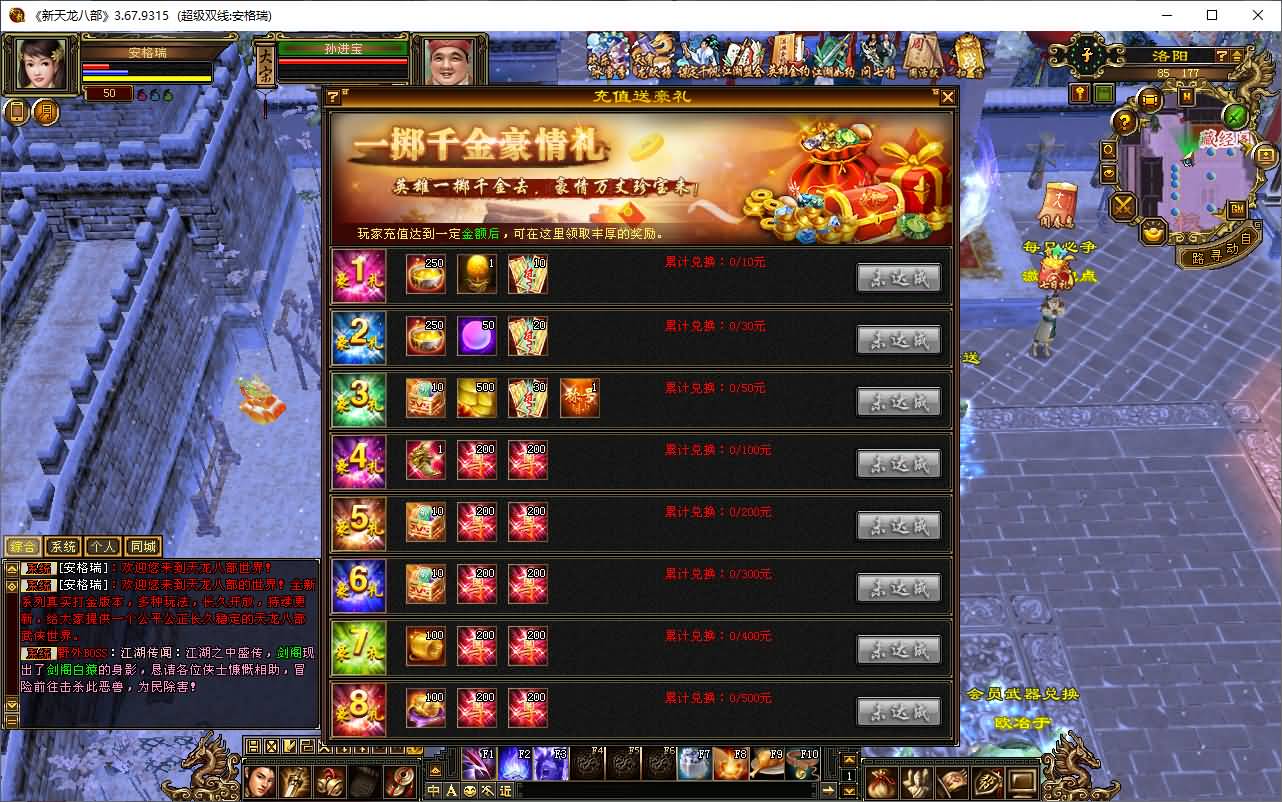Toggle the 近 channel icon near chat input

point(506,791)
